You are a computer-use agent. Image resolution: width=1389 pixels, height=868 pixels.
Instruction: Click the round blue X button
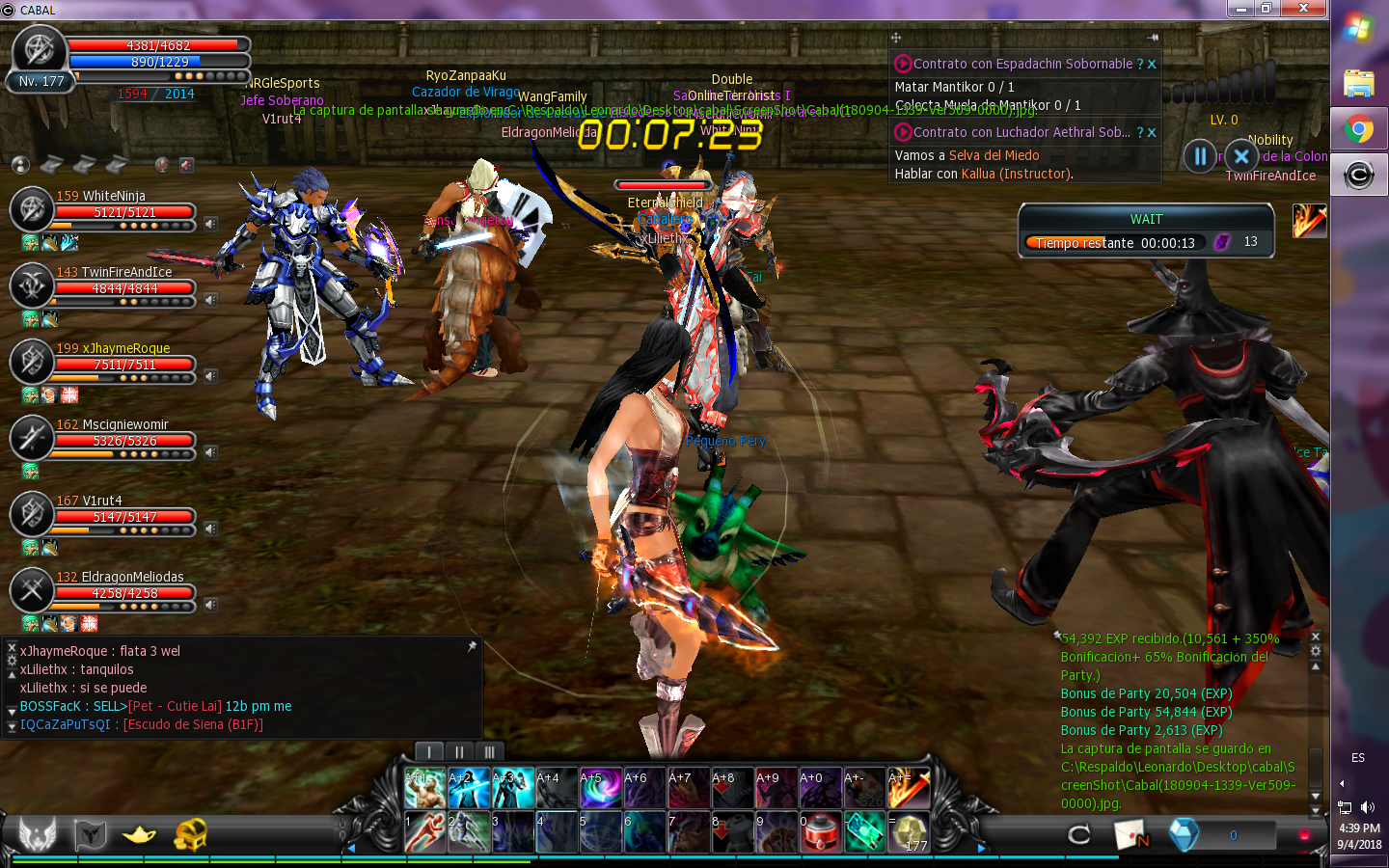[1241, 155]
